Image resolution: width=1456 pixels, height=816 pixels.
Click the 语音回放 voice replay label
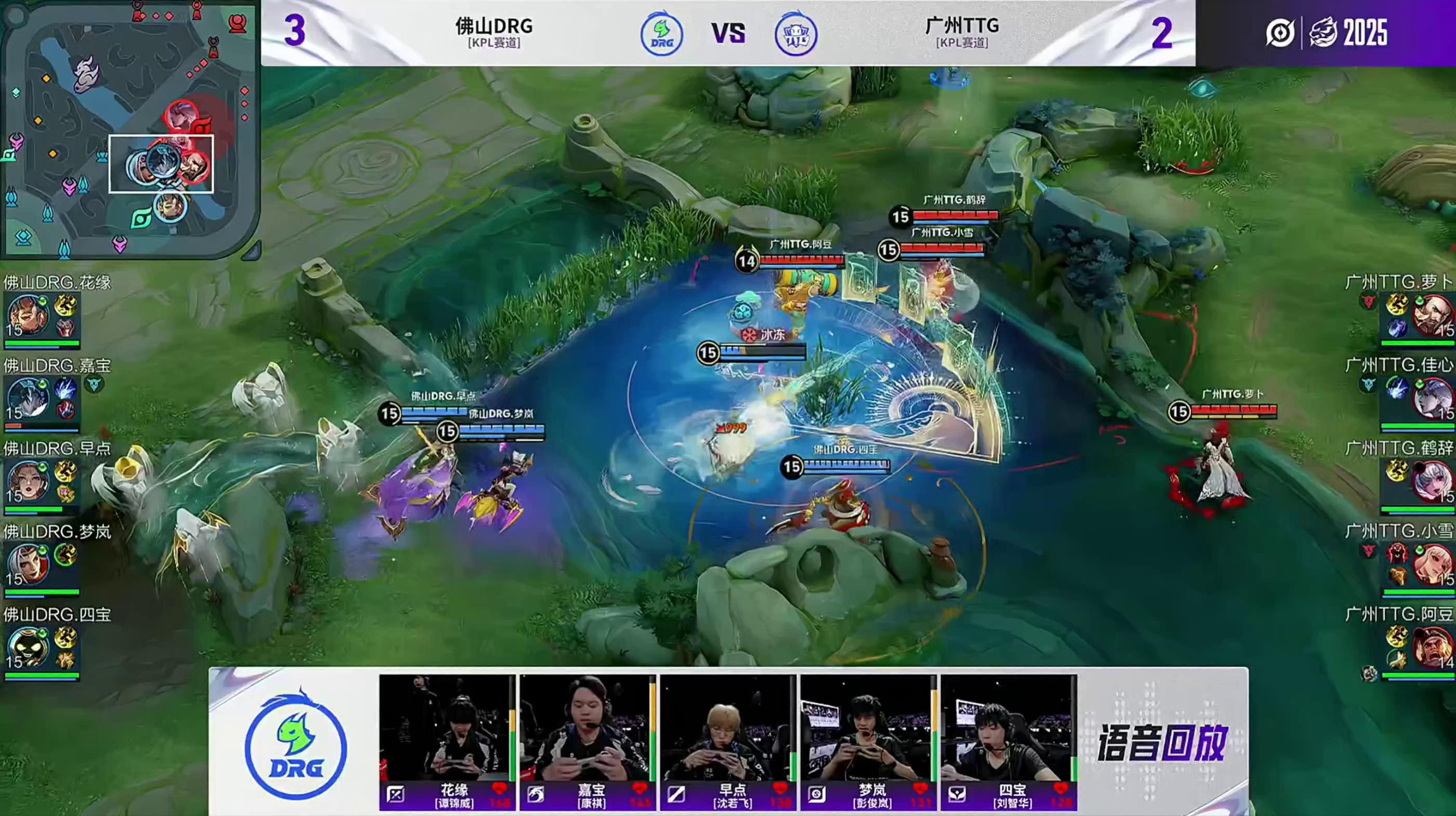(x=1162, y=743)
